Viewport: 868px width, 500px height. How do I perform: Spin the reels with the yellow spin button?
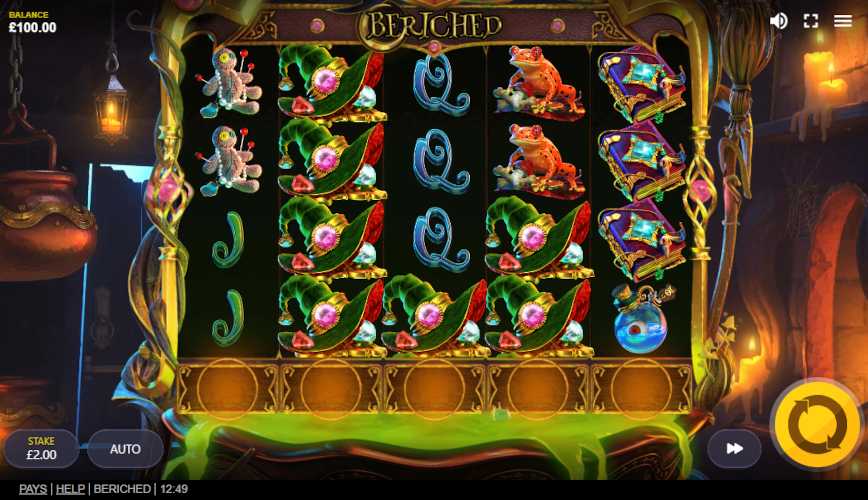pyautogui.click(x=817, y=425)
